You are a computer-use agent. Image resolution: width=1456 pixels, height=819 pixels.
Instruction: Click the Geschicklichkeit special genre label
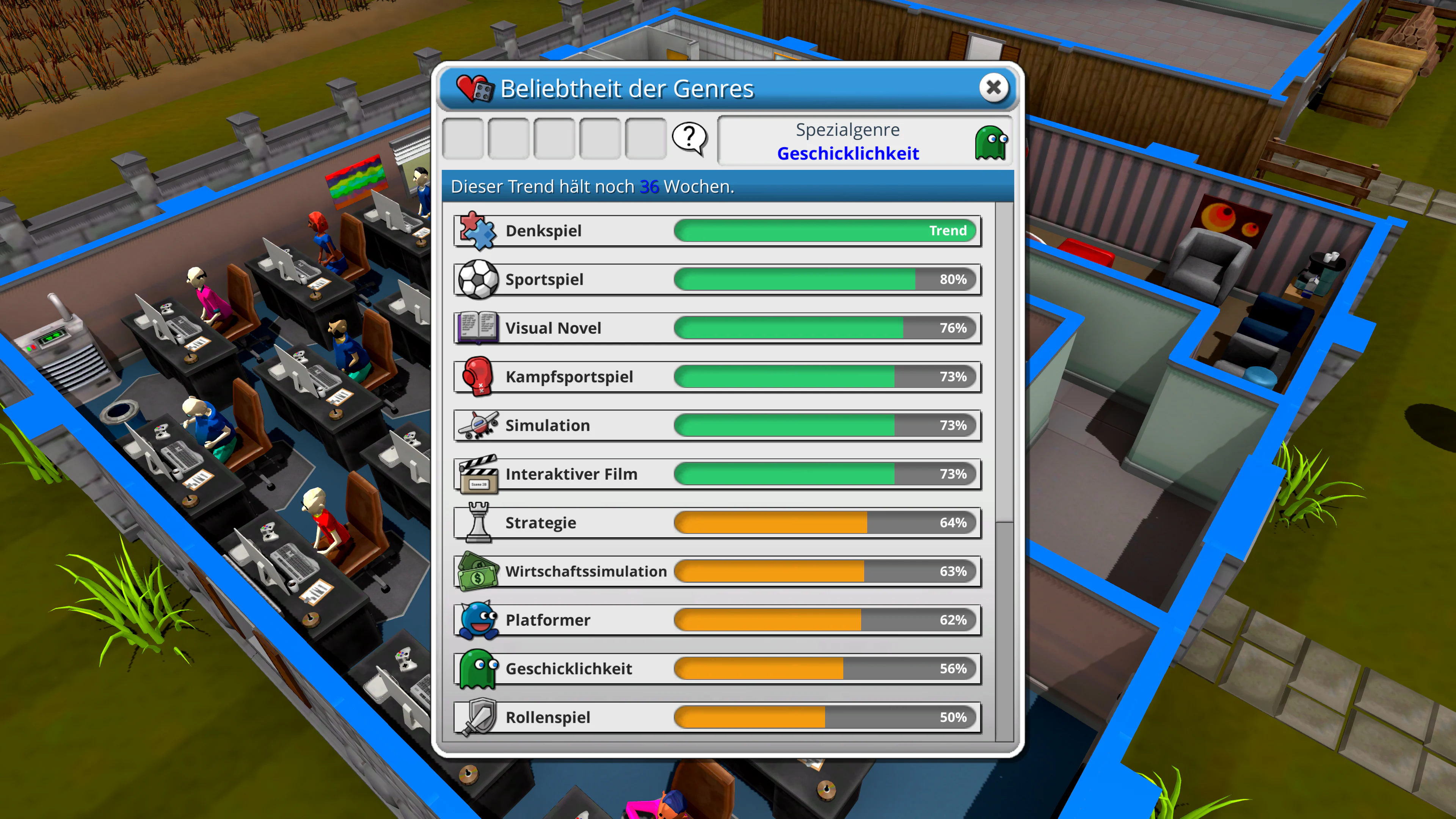click(x=849, y=153)
